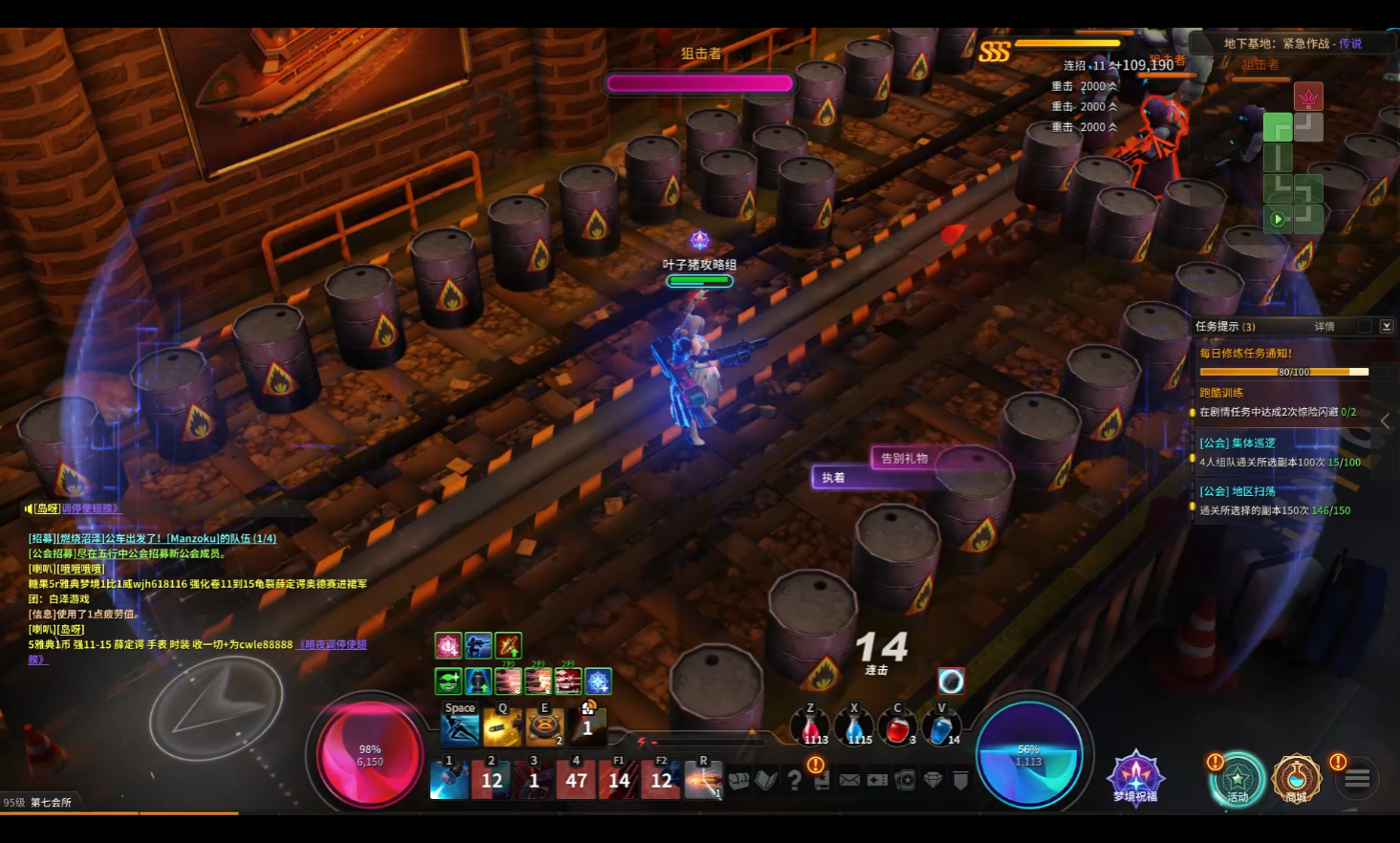Screen dimensions: 1400x843
Task: Open the 活动 events icon
Action: tap(1238, 779)
